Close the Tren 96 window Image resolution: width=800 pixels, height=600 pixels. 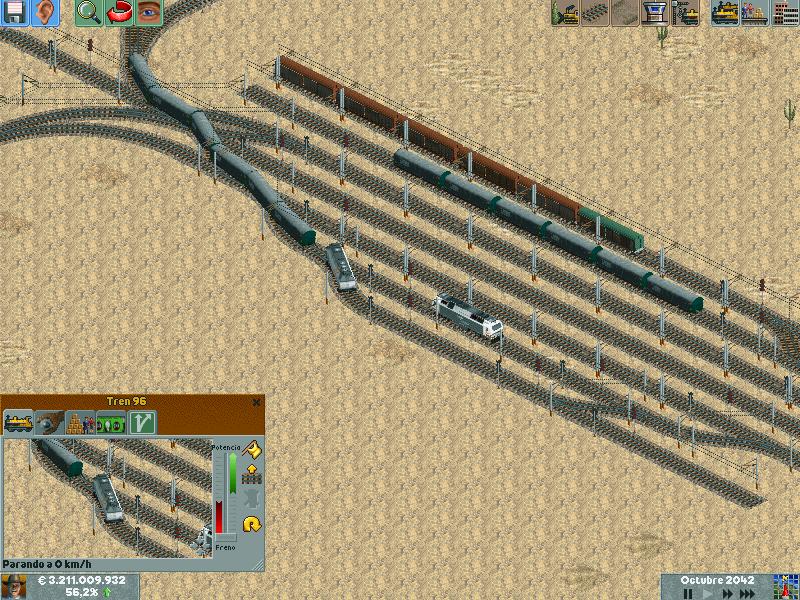(256, 402)
